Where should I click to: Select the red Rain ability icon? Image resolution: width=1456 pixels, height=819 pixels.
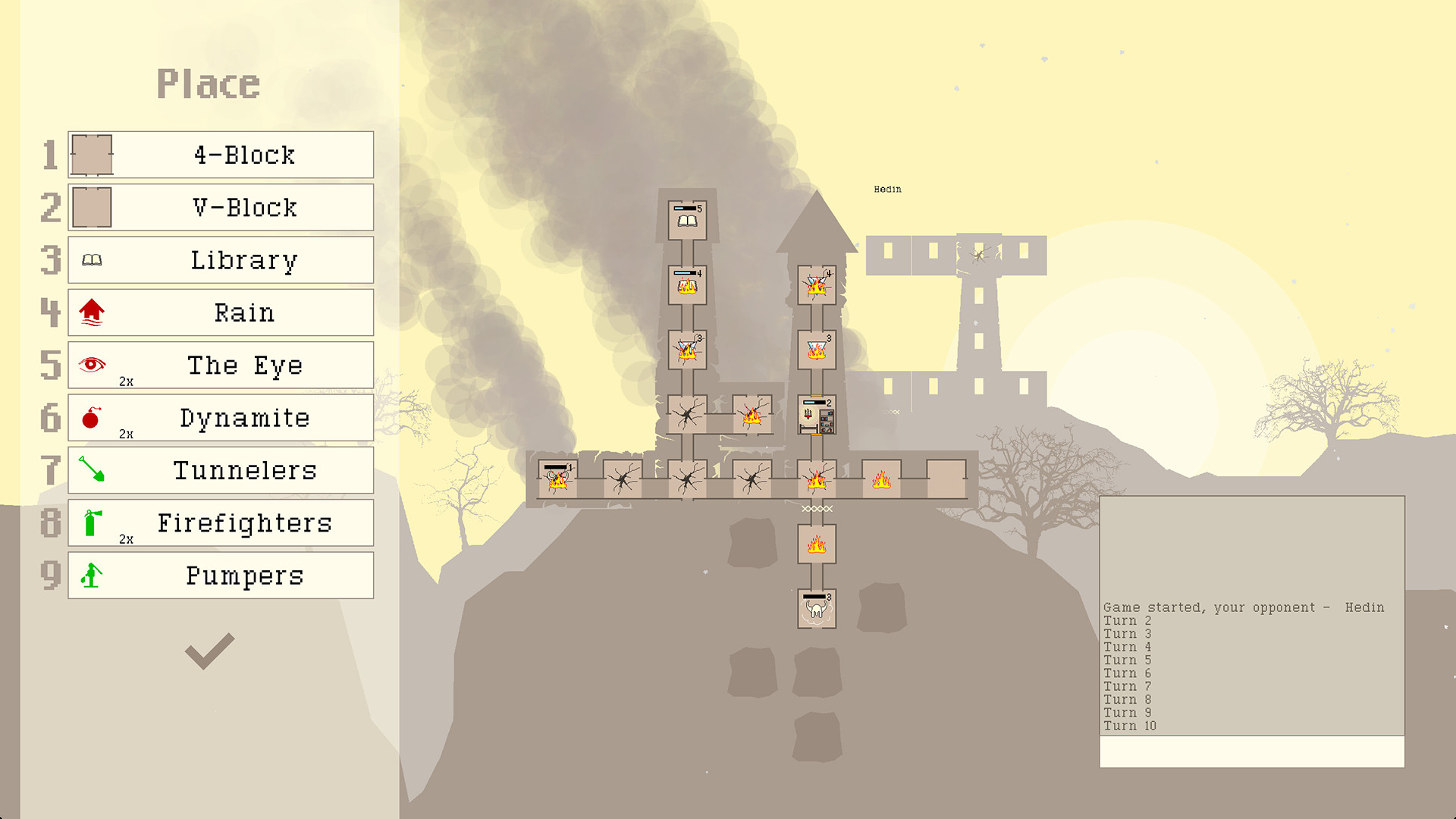point(91,312)
